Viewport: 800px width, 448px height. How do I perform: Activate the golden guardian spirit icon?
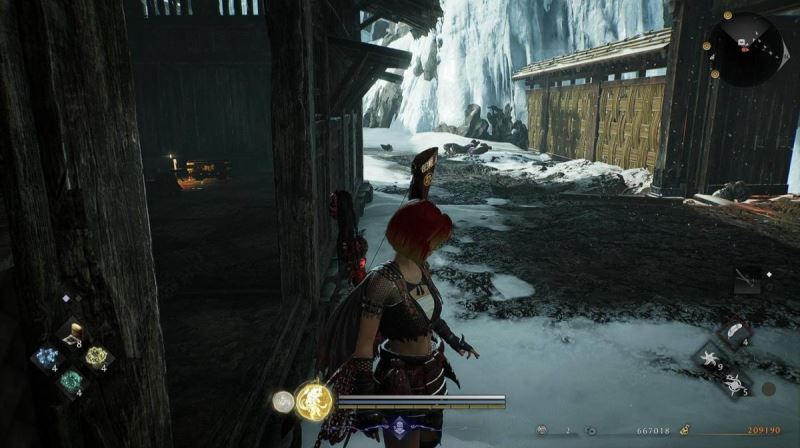314,402
